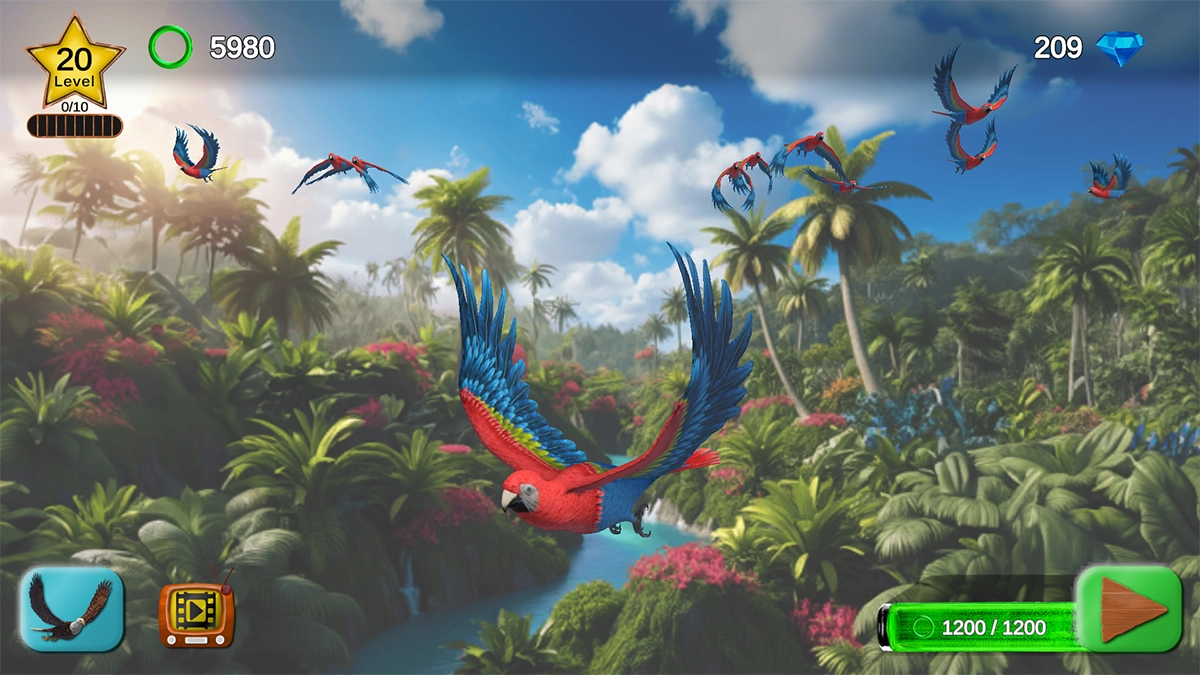Open the eagle bird selection button
This screenshot has width=1200, height=675.
point(71,608)
